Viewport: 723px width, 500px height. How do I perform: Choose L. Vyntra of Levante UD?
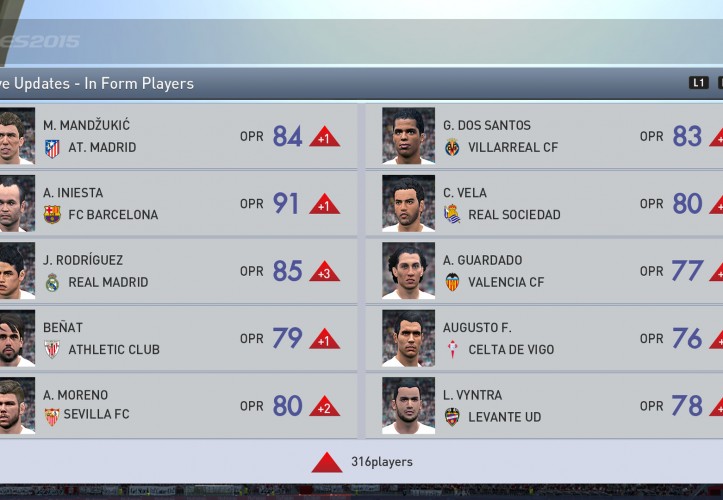point(545,405)
